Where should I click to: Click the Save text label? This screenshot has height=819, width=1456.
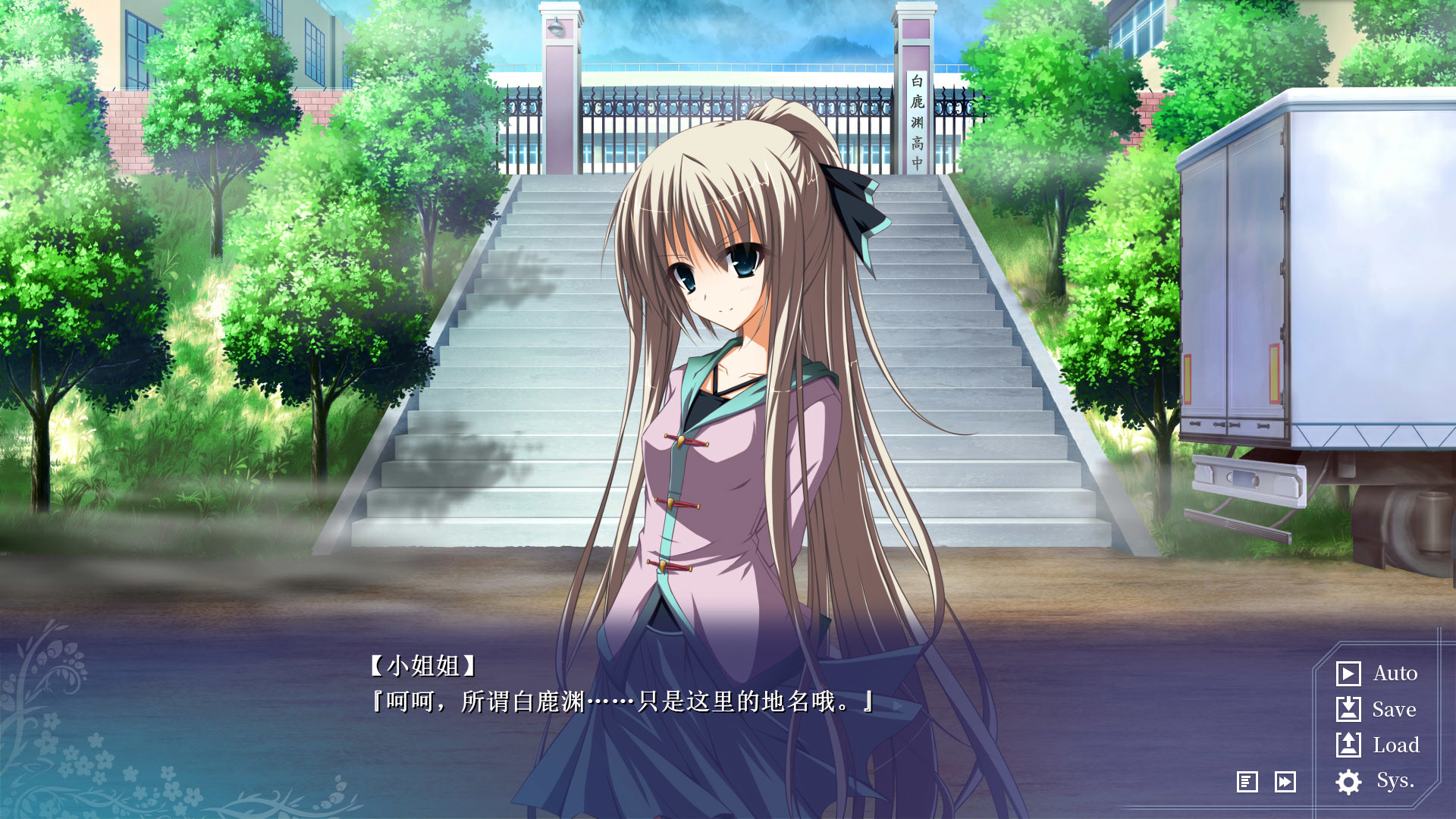coord(1392,710)
